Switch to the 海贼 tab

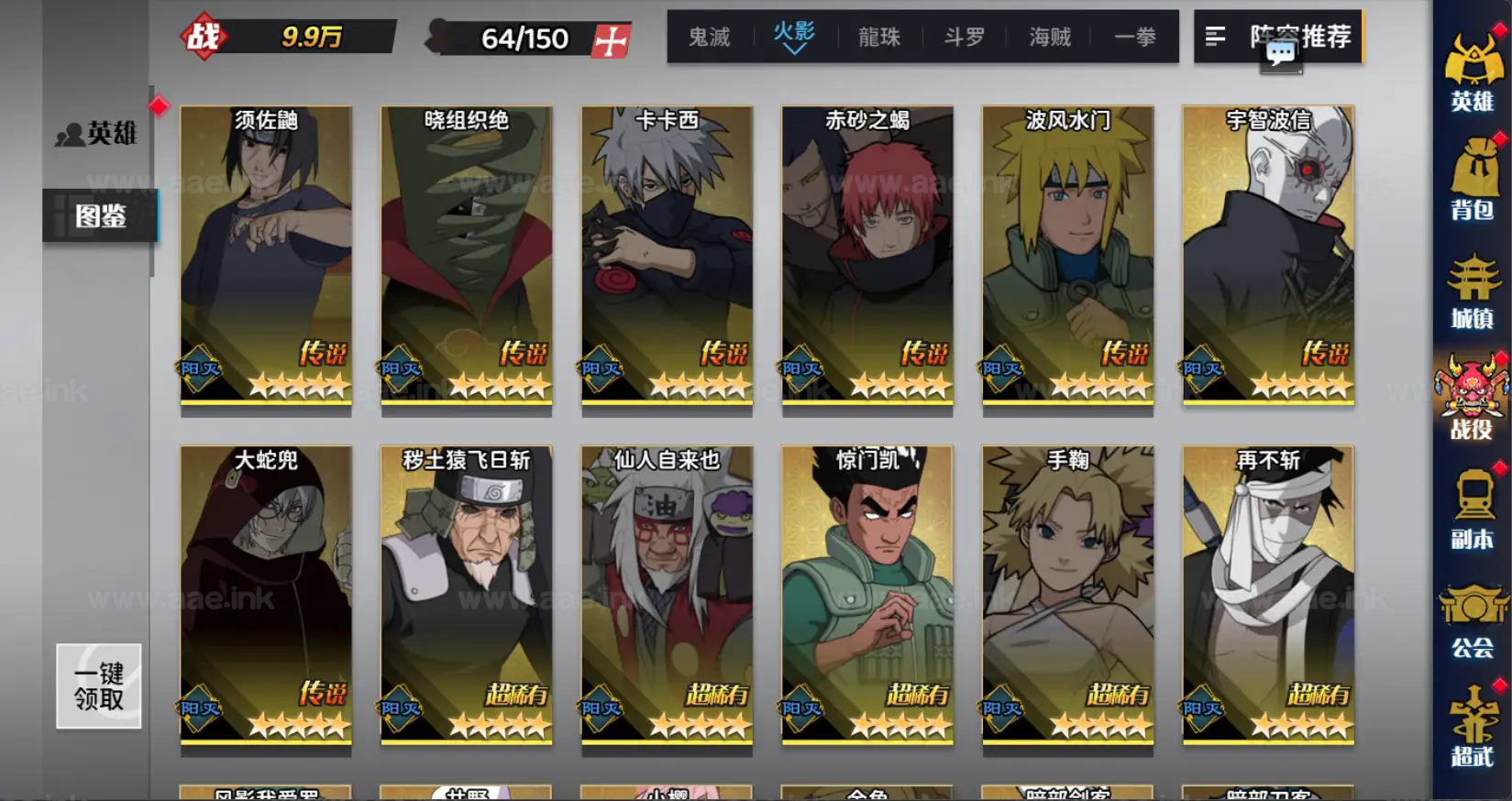(1050, 38)
